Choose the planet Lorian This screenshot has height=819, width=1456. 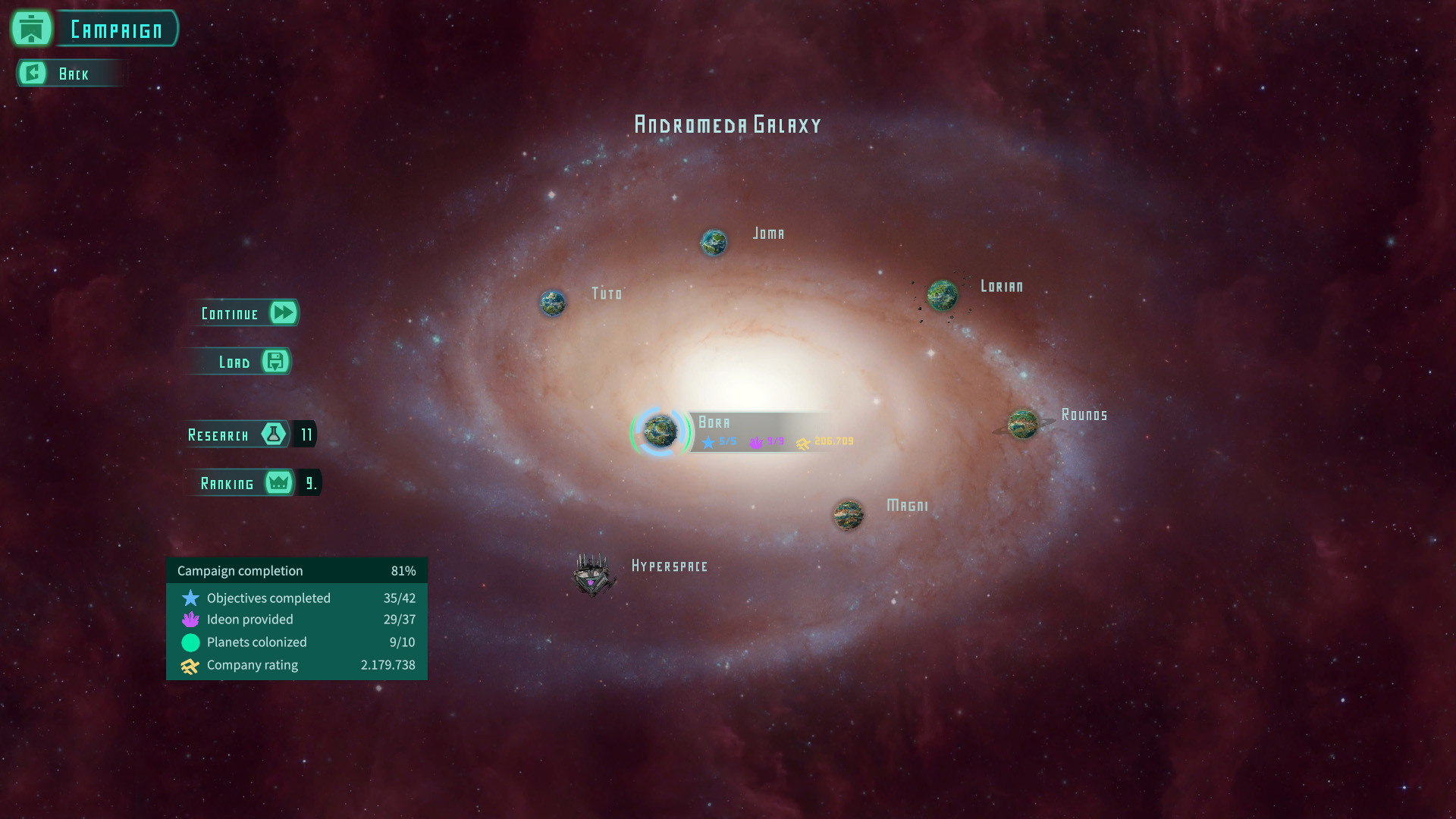(x=943, y=296)
